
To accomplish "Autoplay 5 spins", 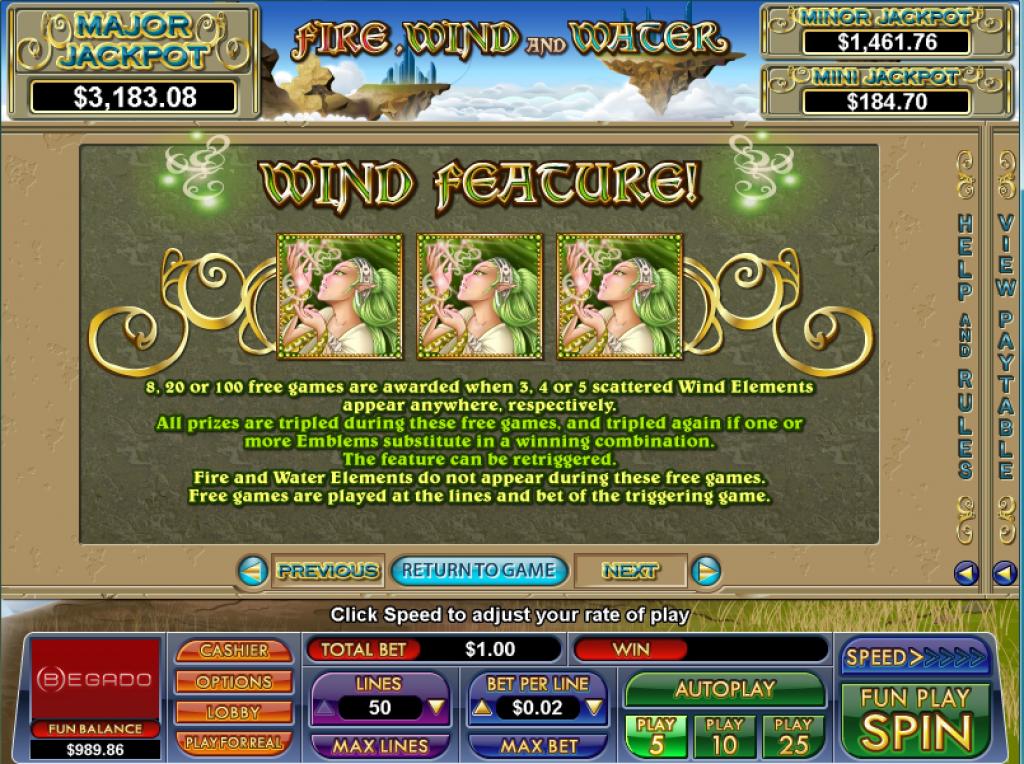I will [x=656, y=736].
